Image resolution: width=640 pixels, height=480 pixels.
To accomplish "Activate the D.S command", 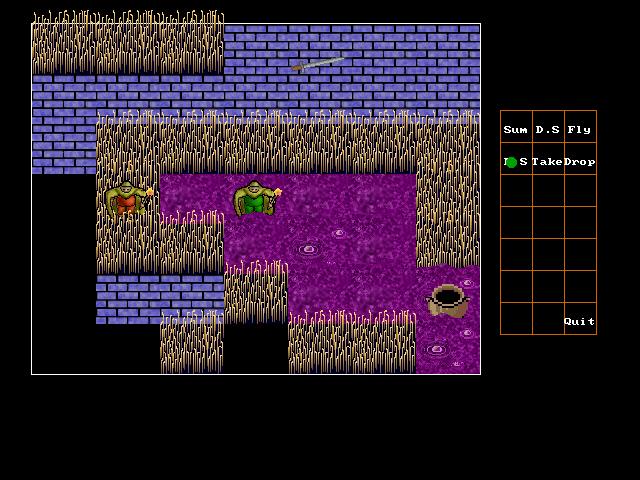I will (x=547, y=130).
